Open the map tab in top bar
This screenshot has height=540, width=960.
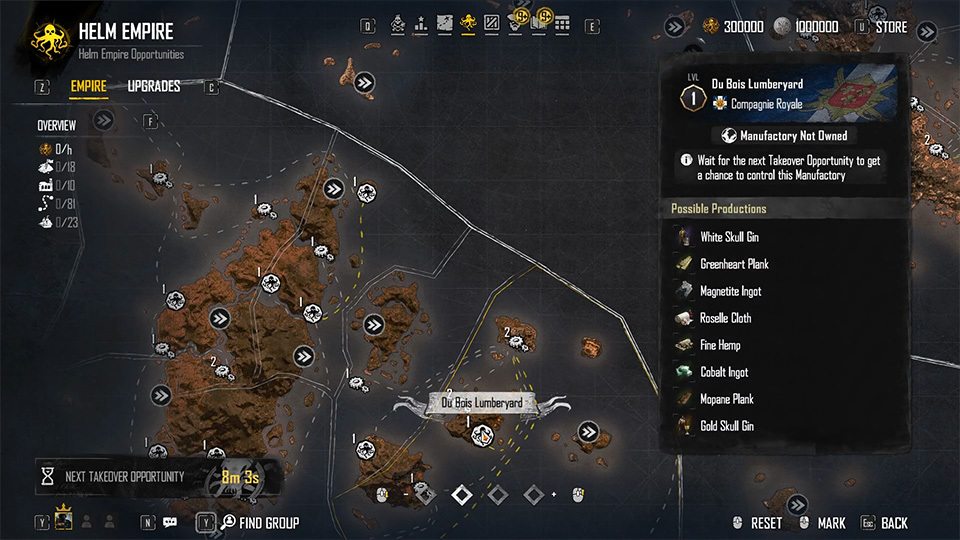[444, 22]
